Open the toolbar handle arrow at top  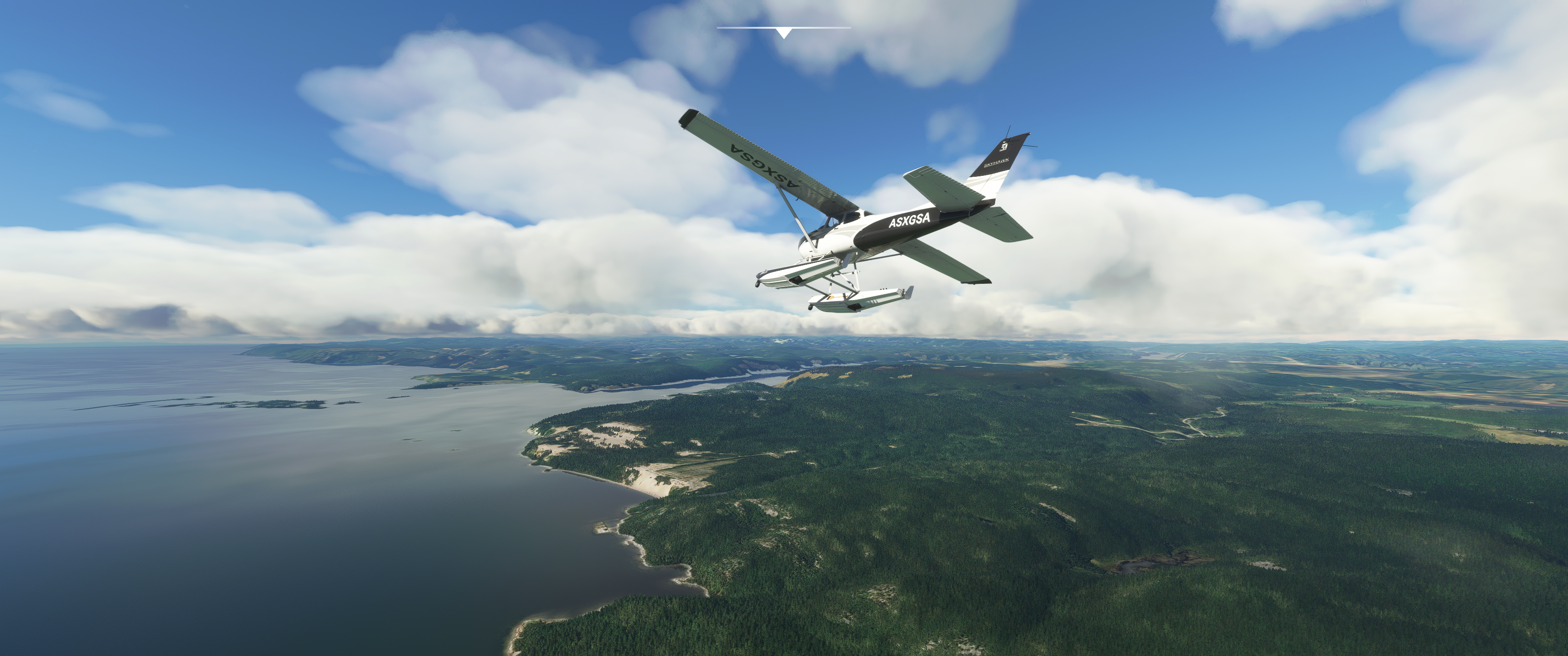click(784, 33)
